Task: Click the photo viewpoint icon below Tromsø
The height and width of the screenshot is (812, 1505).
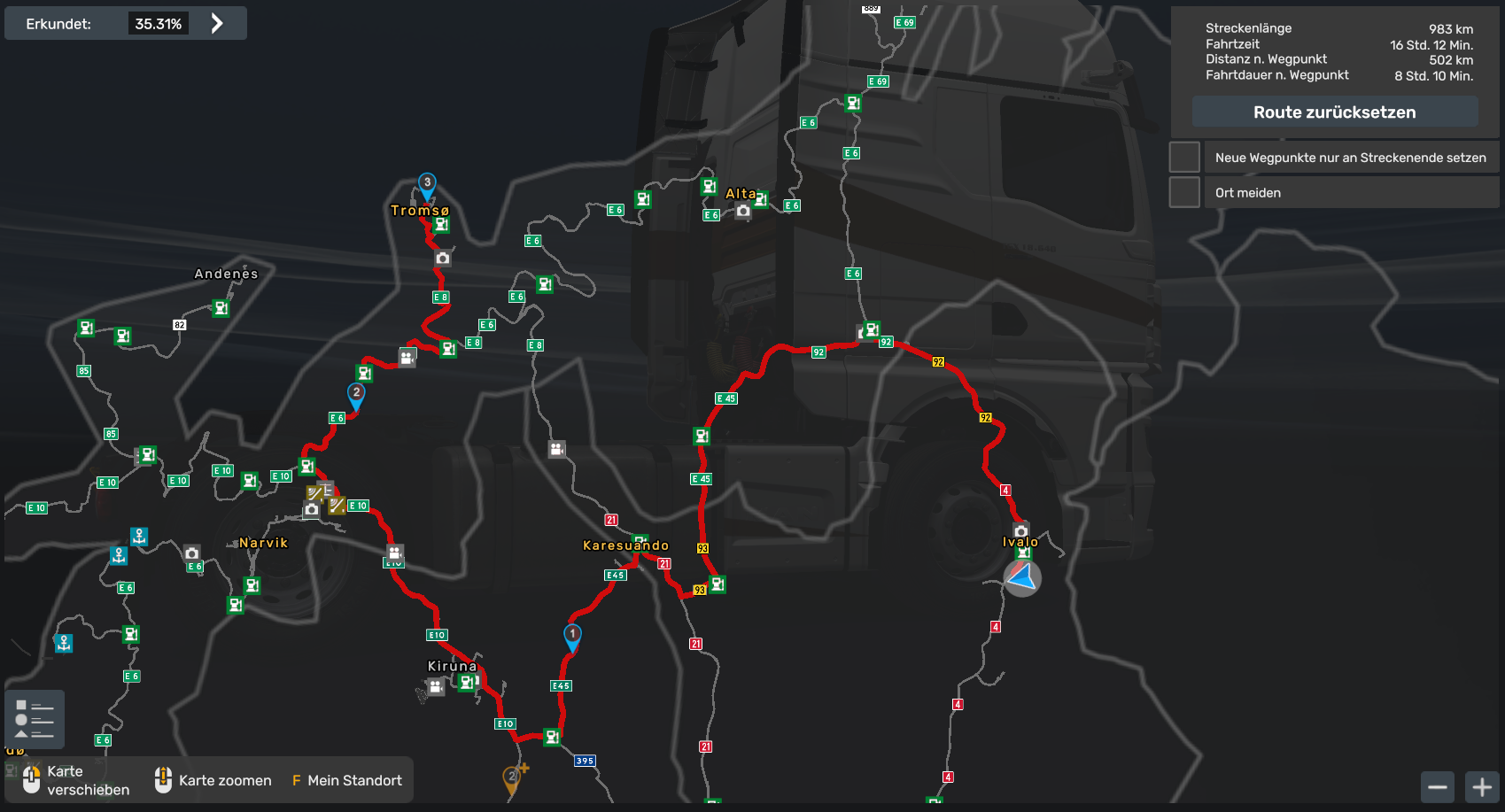Action: point(443,258)
